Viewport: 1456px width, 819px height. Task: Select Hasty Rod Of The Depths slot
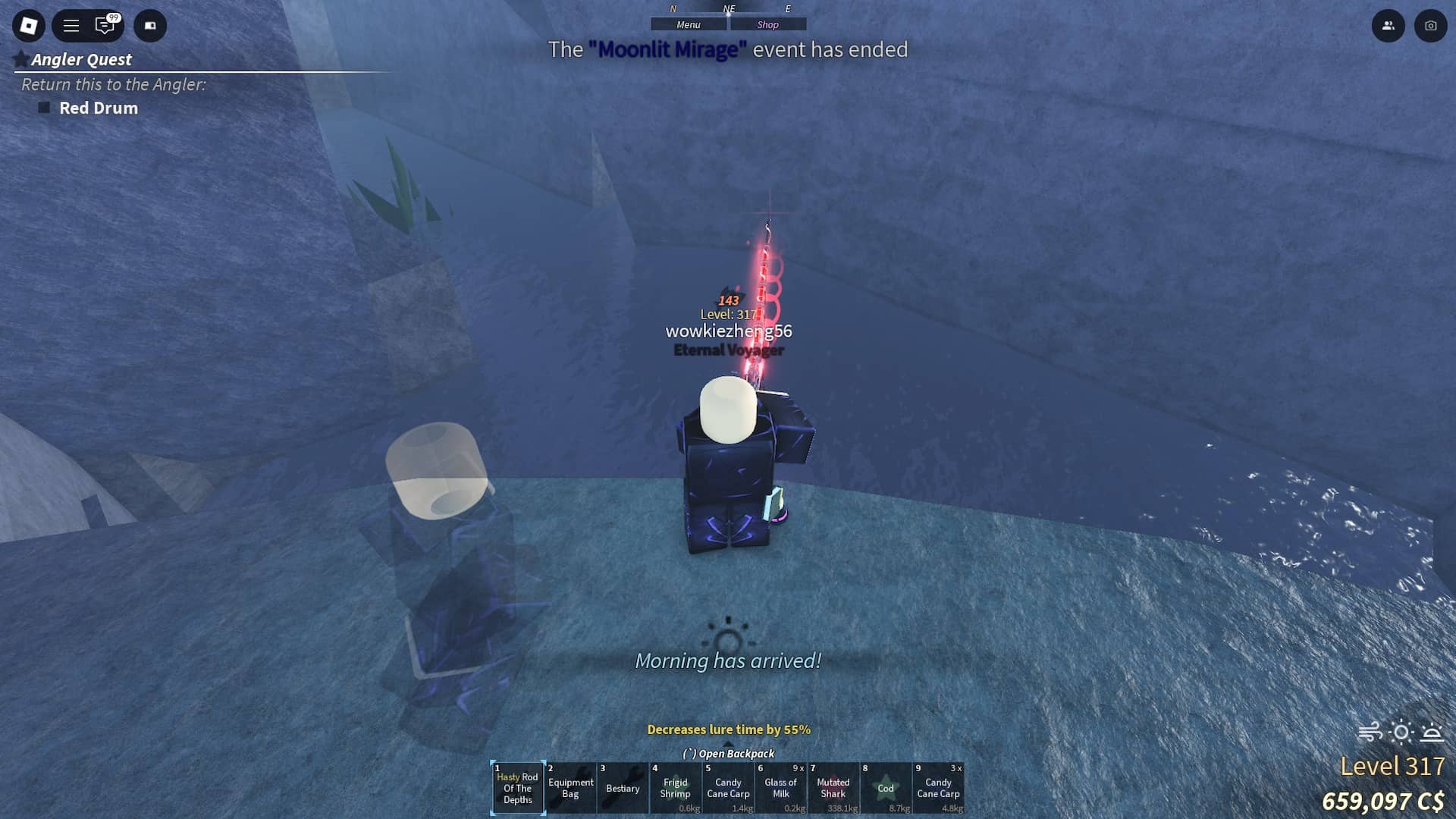tap(518, 789)
